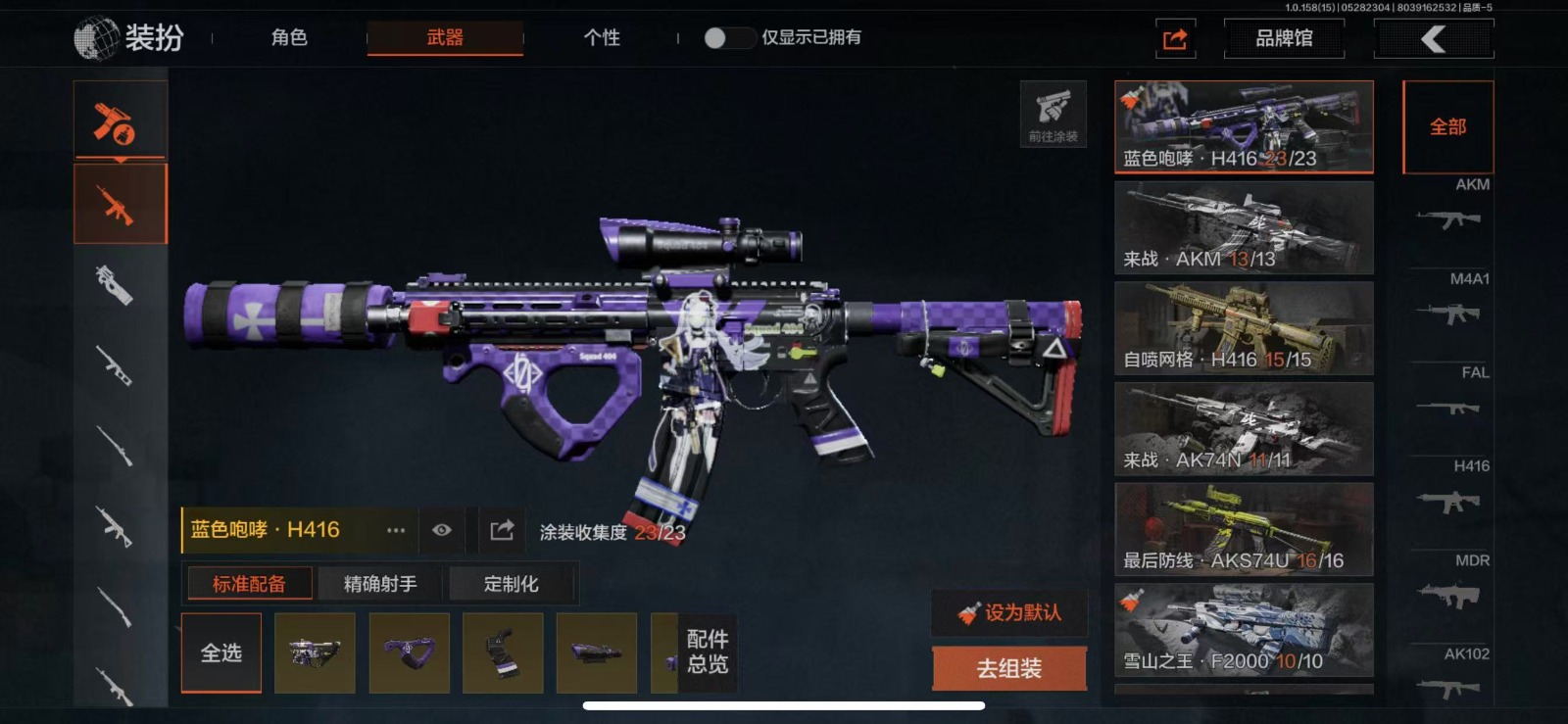Switch to 精确射手 loadout tab
Screen dimensions: 1568x724
point(380,584)
